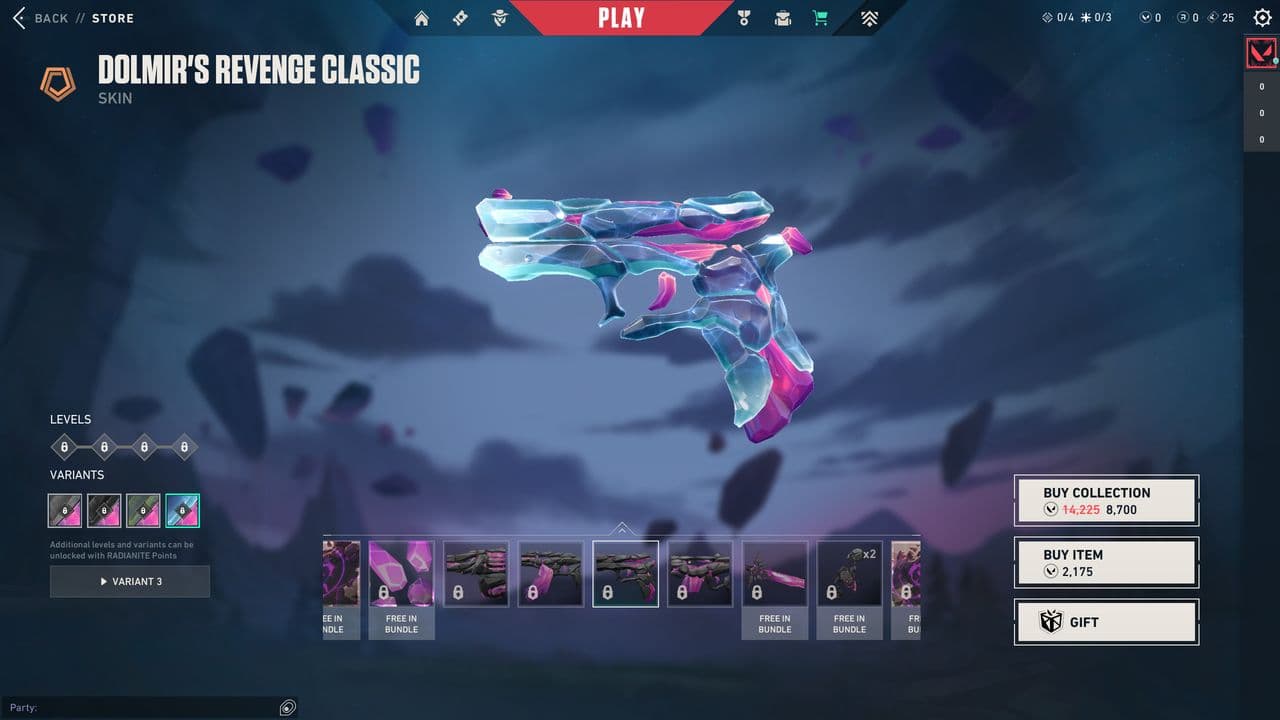Open the career medal icon

(743, 18)
